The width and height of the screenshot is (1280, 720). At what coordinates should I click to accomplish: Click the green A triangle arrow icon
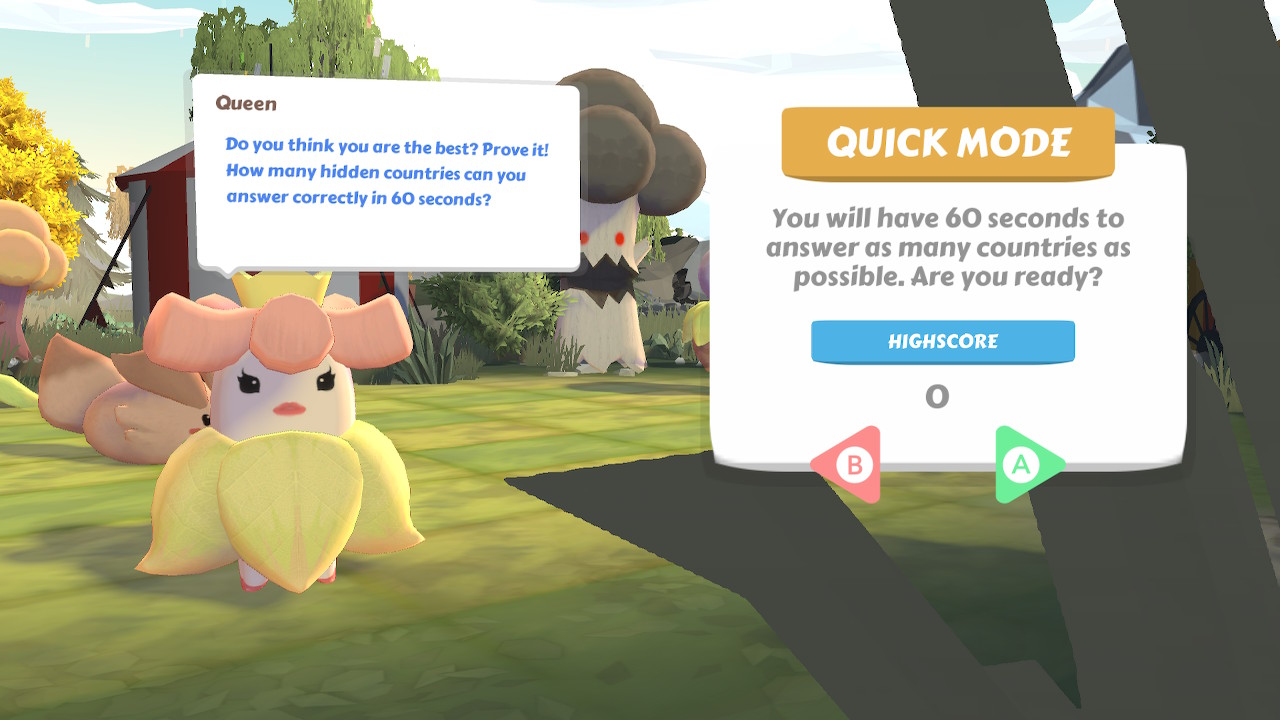(1023, 461)
